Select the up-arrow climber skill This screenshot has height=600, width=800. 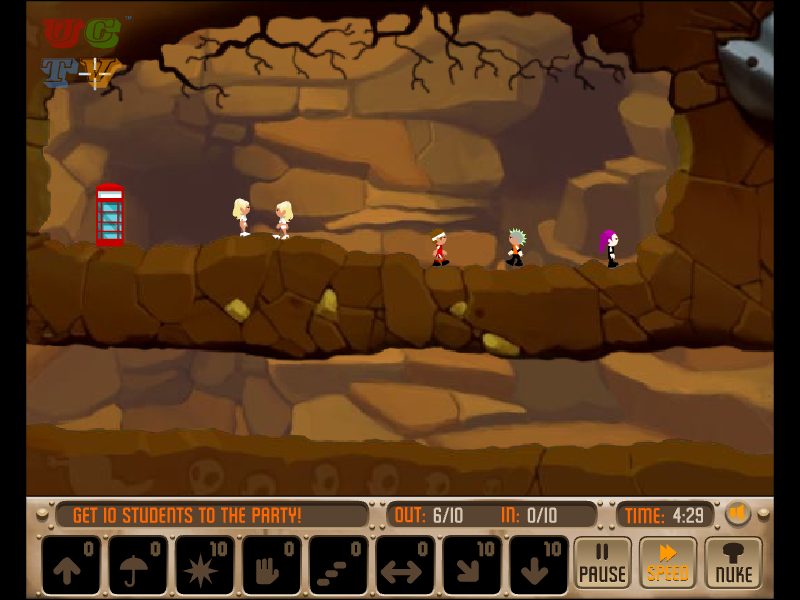(71, 565)
